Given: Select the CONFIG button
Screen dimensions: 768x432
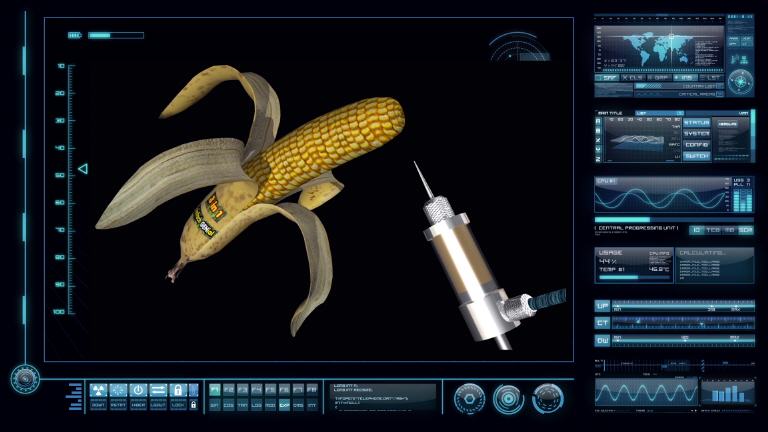Looking at the screenshot, I should 697,145.
